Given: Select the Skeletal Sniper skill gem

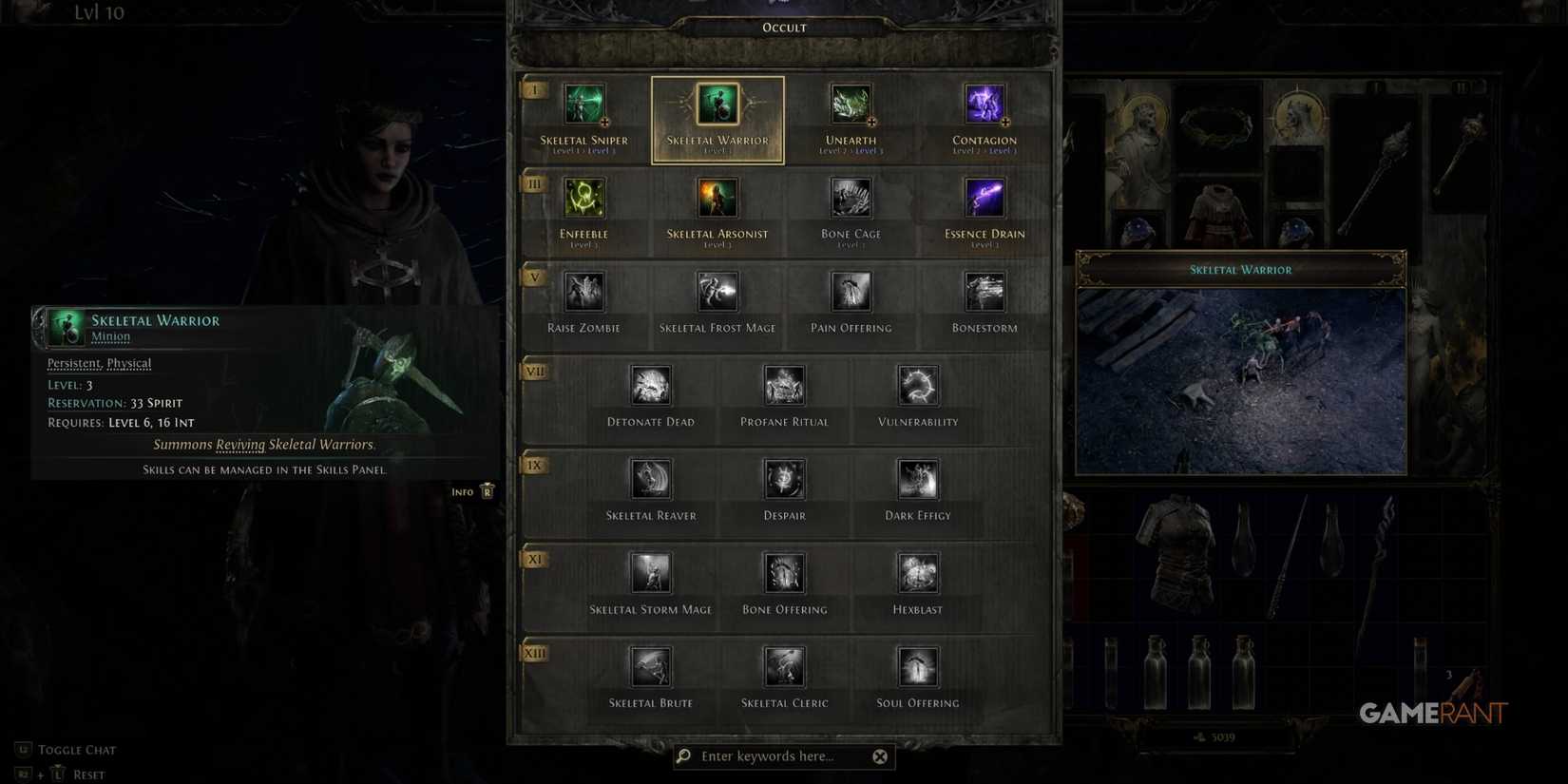Looking at the screenshot, I should point(583,105).
